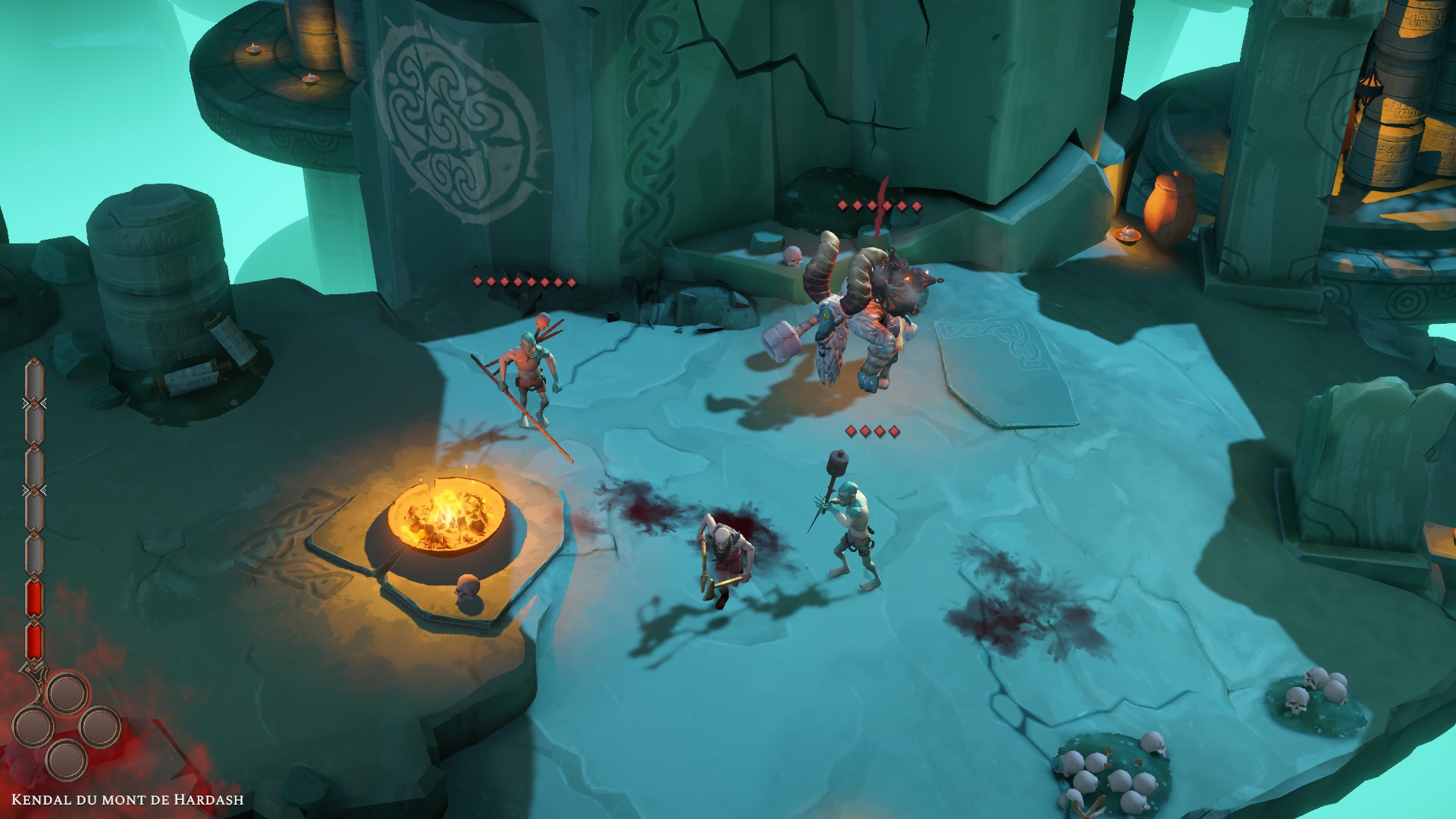Click the upper rune divider on the health meter

[34, 402]
